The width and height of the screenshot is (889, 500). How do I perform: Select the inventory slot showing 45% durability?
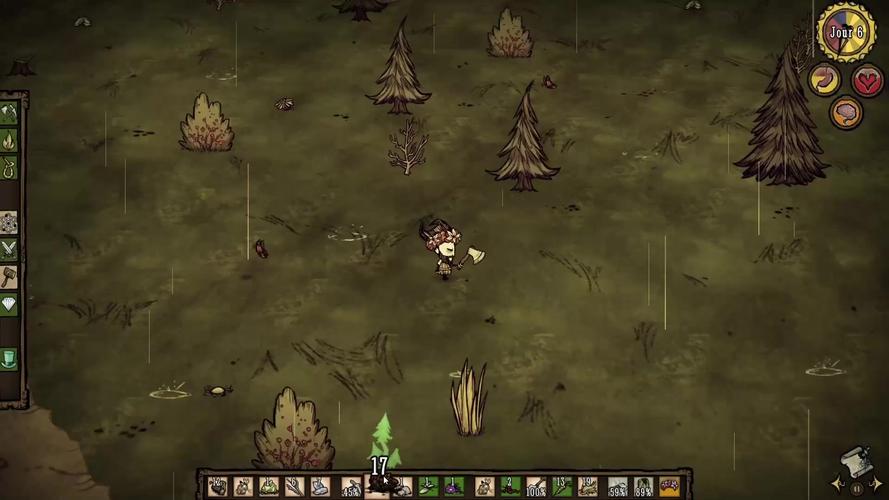(x=350, y=487)
